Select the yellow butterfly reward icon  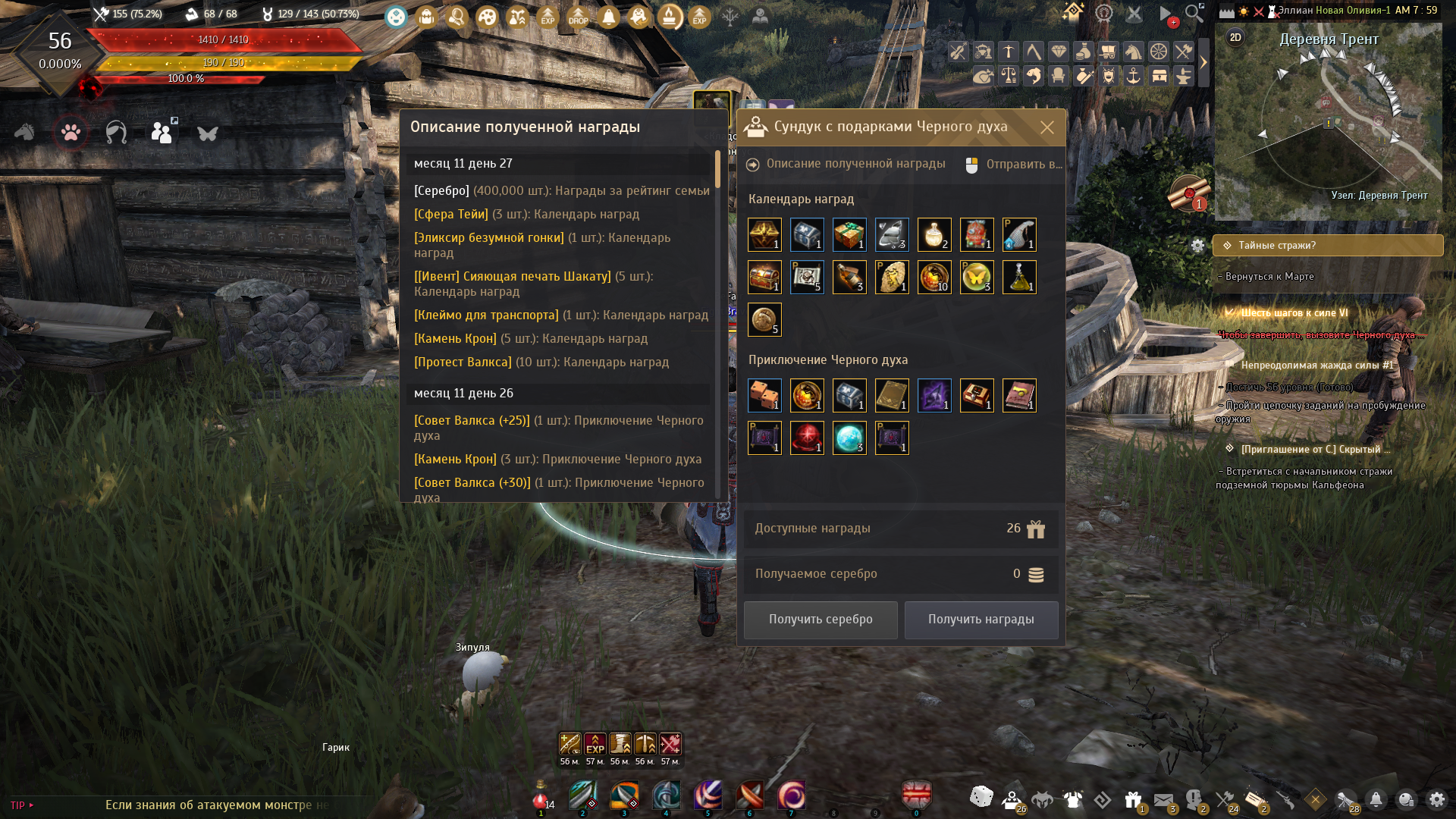[x=976, y=278]
